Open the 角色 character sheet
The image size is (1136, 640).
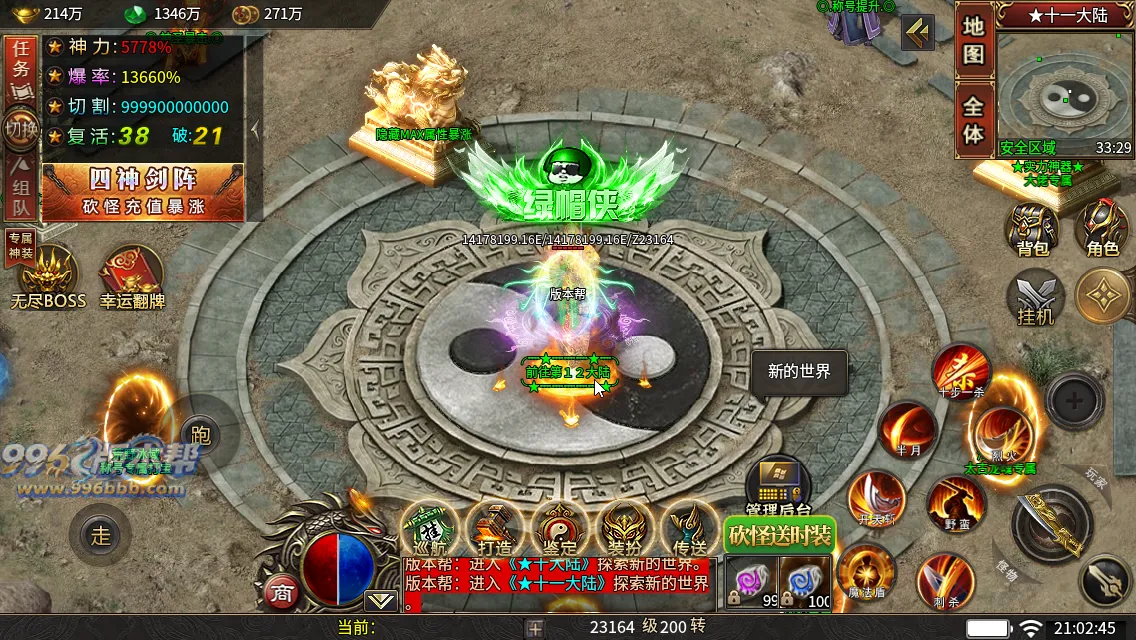1102,229
